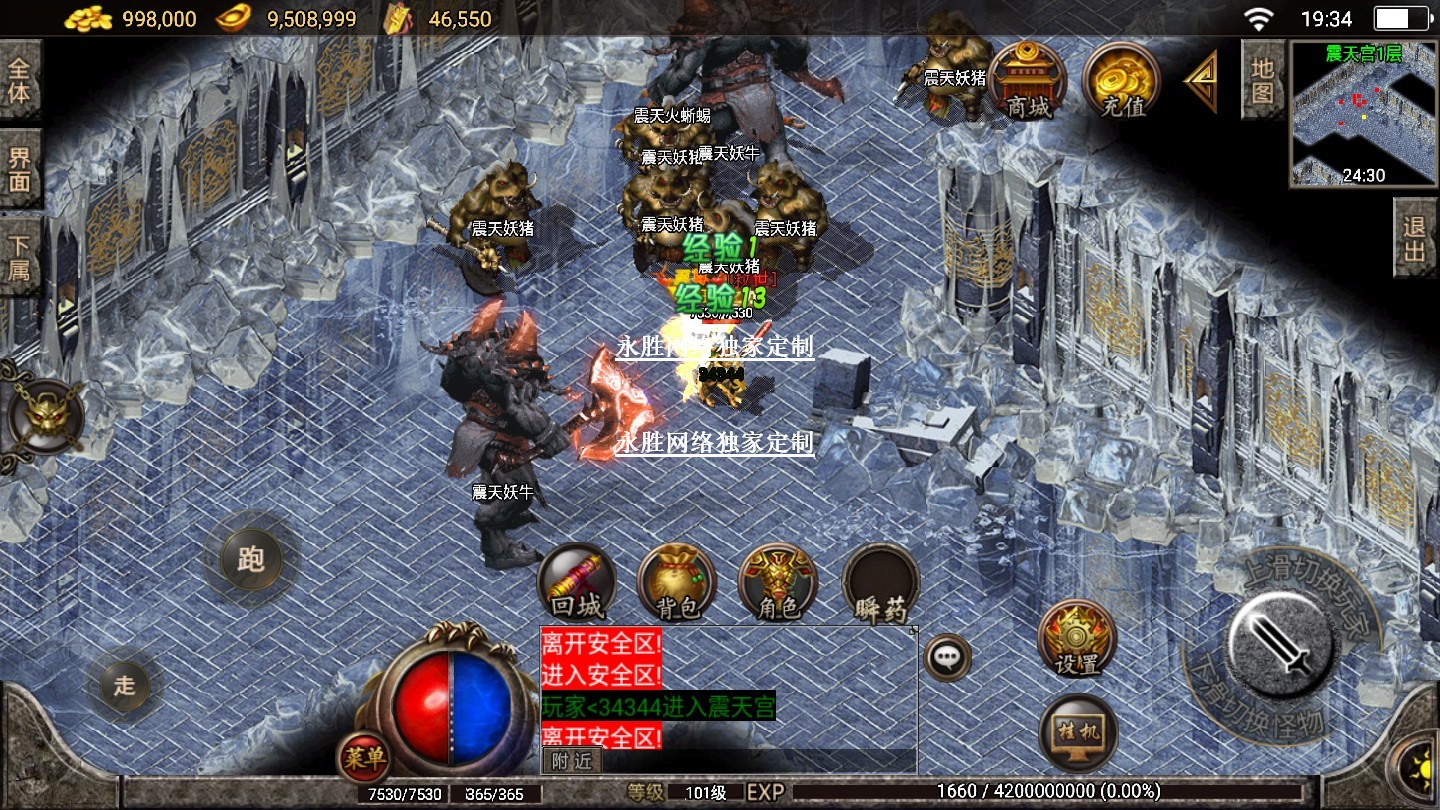Select the 全体 side tab
Image resolution: width=1440 pixels, height=810 pixels.
coord(20,80)
